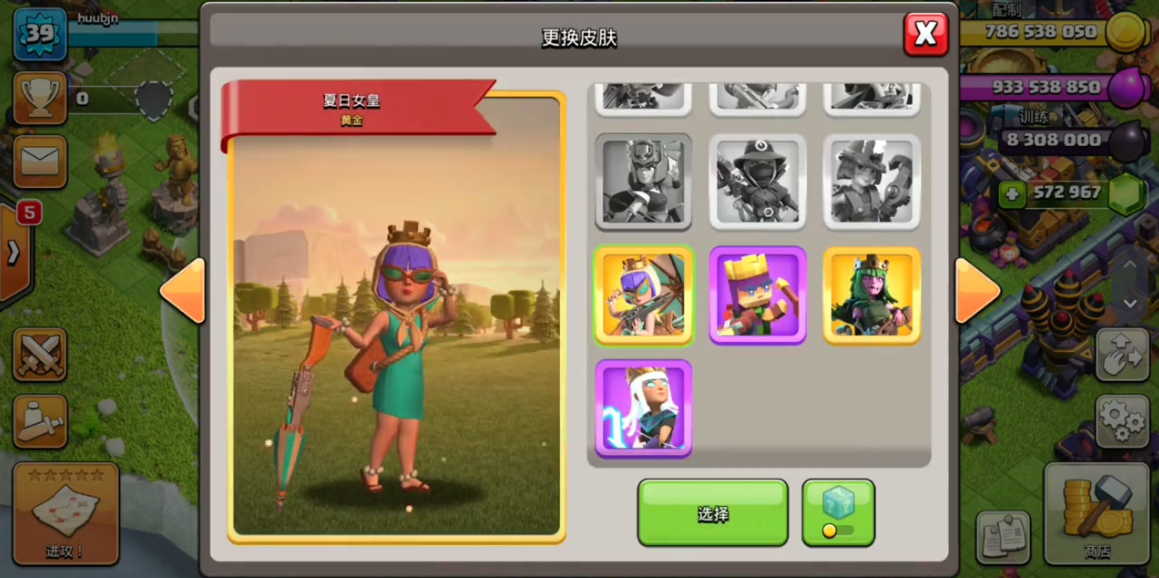Open the settings gears icon
This screenshot has width=1159, height=578.
tap(1122, 421)
